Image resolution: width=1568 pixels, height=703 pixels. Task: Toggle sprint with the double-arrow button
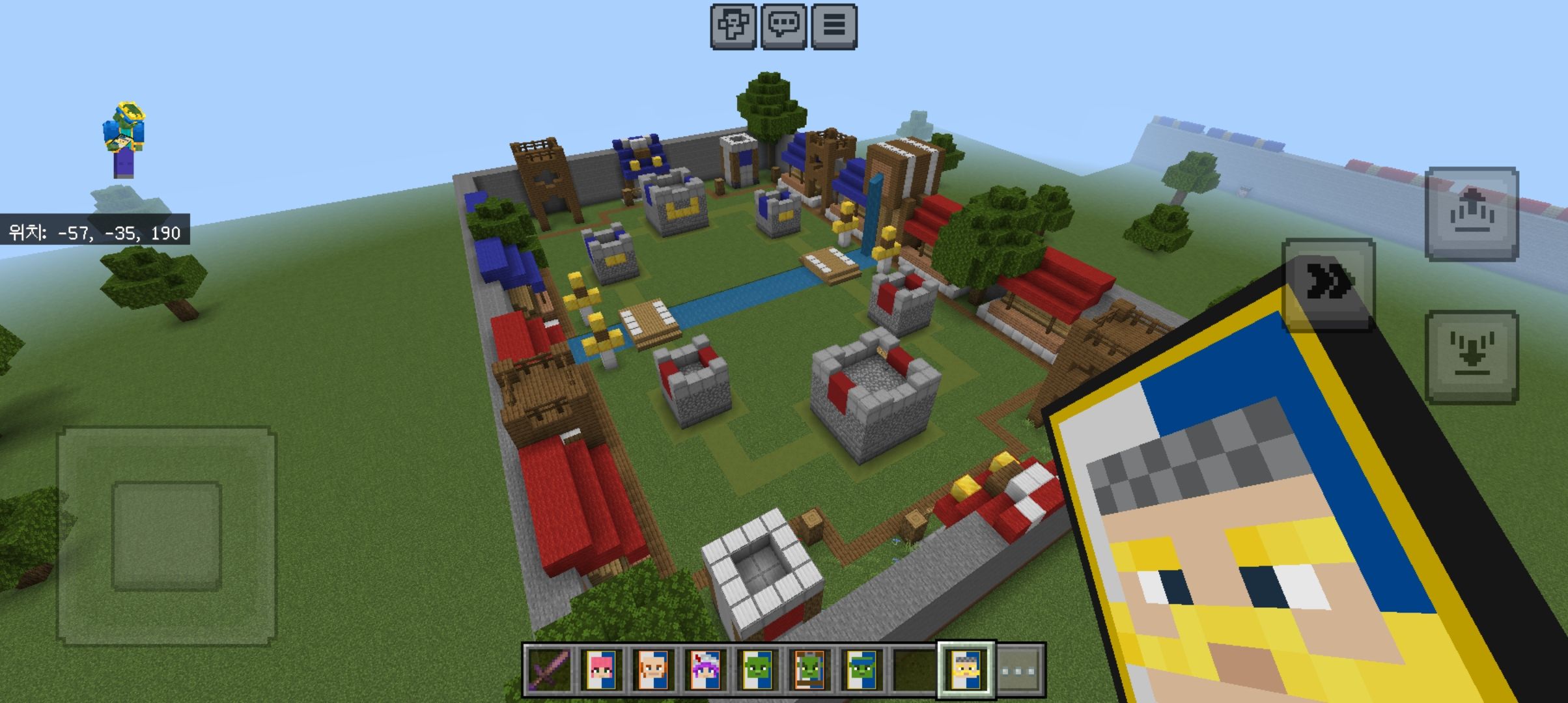[1328, 284]
